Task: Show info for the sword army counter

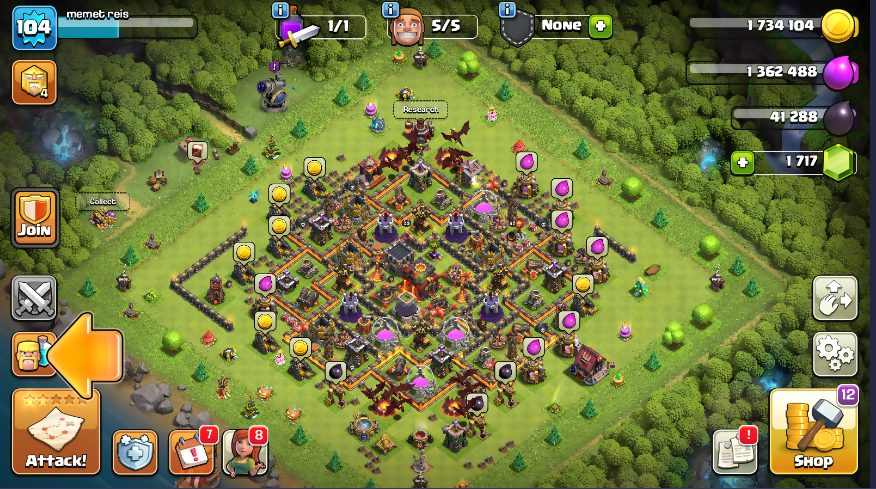Action: [x=280, y=9]
